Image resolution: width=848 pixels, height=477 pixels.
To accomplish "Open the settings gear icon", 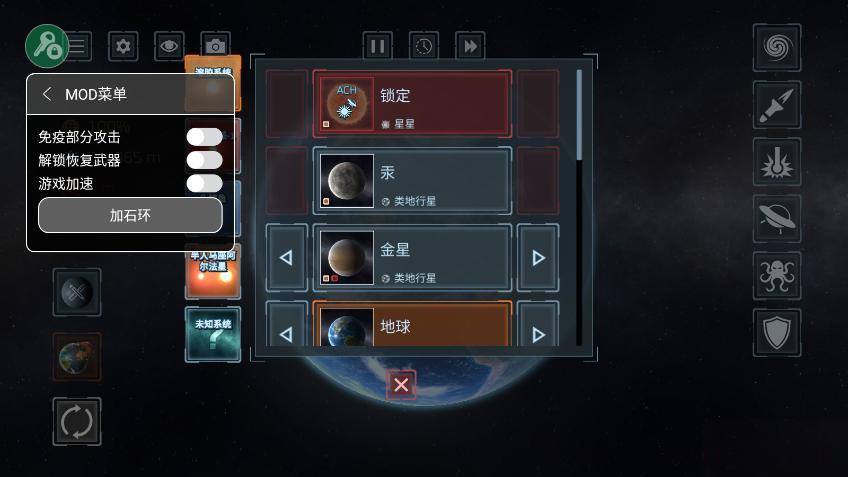I will (123, 46).
